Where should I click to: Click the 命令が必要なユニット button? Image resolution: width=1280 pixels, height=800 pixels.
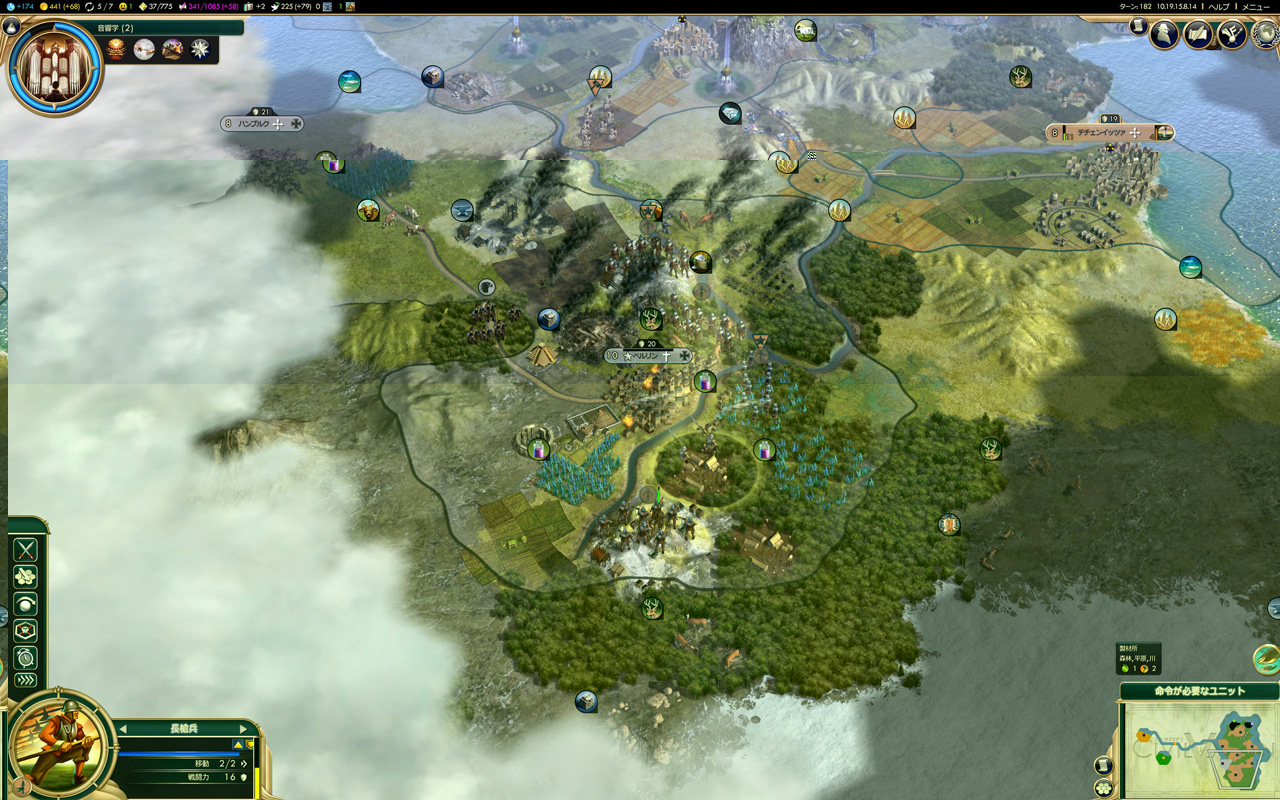1199,691
